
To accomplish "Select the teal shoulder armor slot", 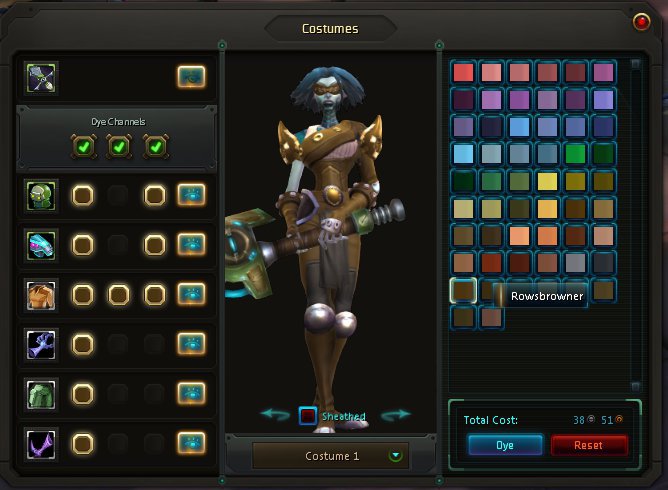I will pyautogui.click(x=42, y=244).
